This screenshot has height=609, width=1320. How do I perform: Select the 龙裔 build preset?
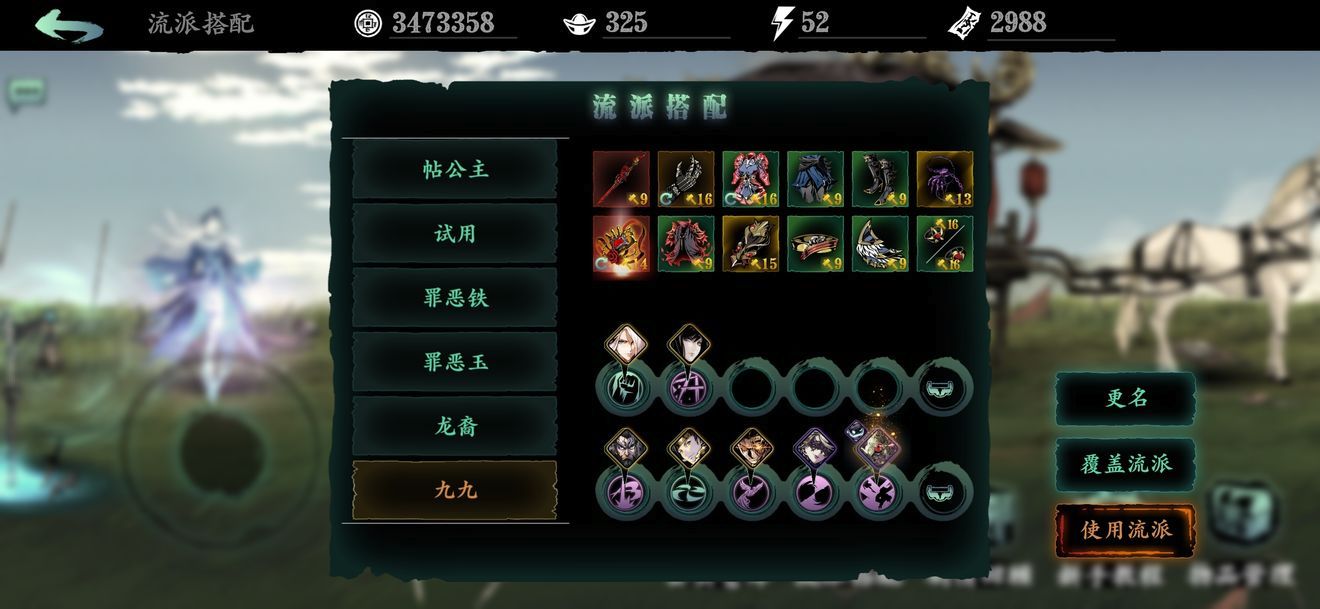coord(455,426)
